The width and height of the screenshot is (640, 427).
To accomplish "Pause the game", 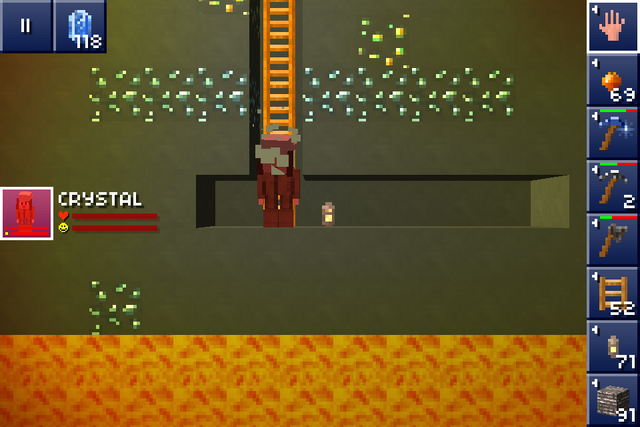I will [25, 26].
